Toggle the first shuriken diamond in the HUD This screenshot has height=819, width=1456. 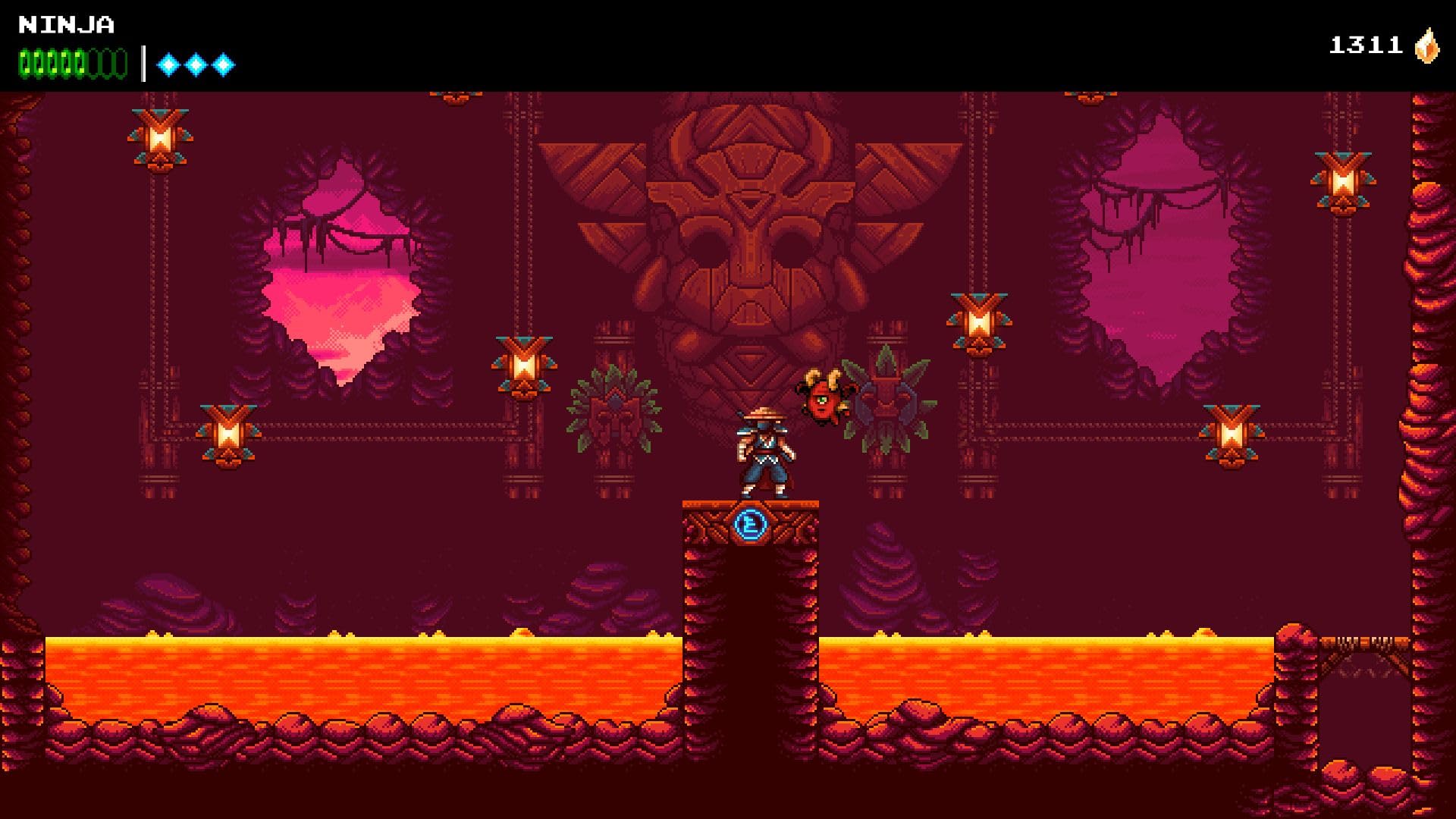[x=168, y=64]
